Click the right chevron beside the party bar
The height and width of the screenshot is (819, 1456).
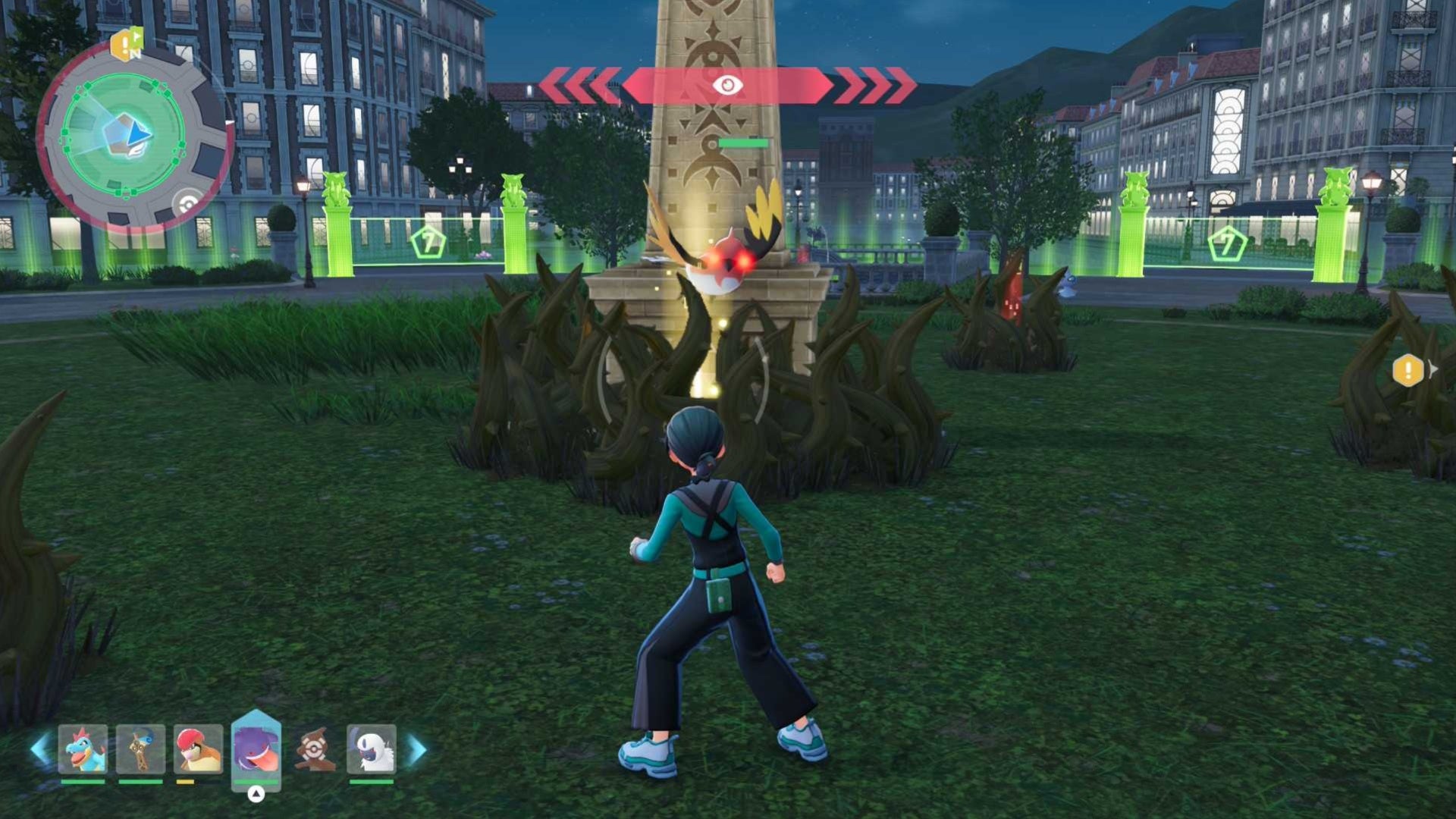pyautogui.click(x=413, y=751)
